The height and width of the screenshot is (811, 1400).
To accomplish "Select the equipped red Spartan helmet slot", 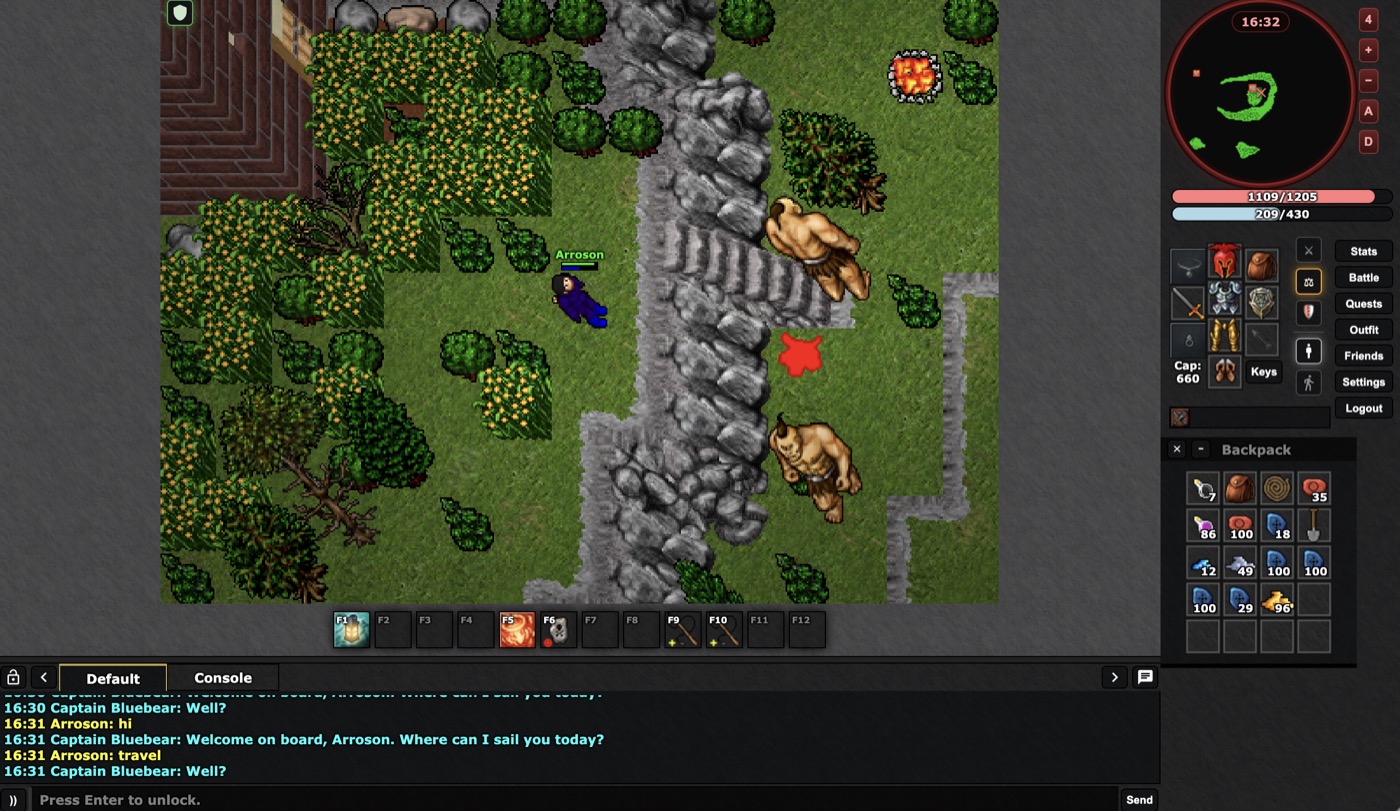I will pos(1224,262).
